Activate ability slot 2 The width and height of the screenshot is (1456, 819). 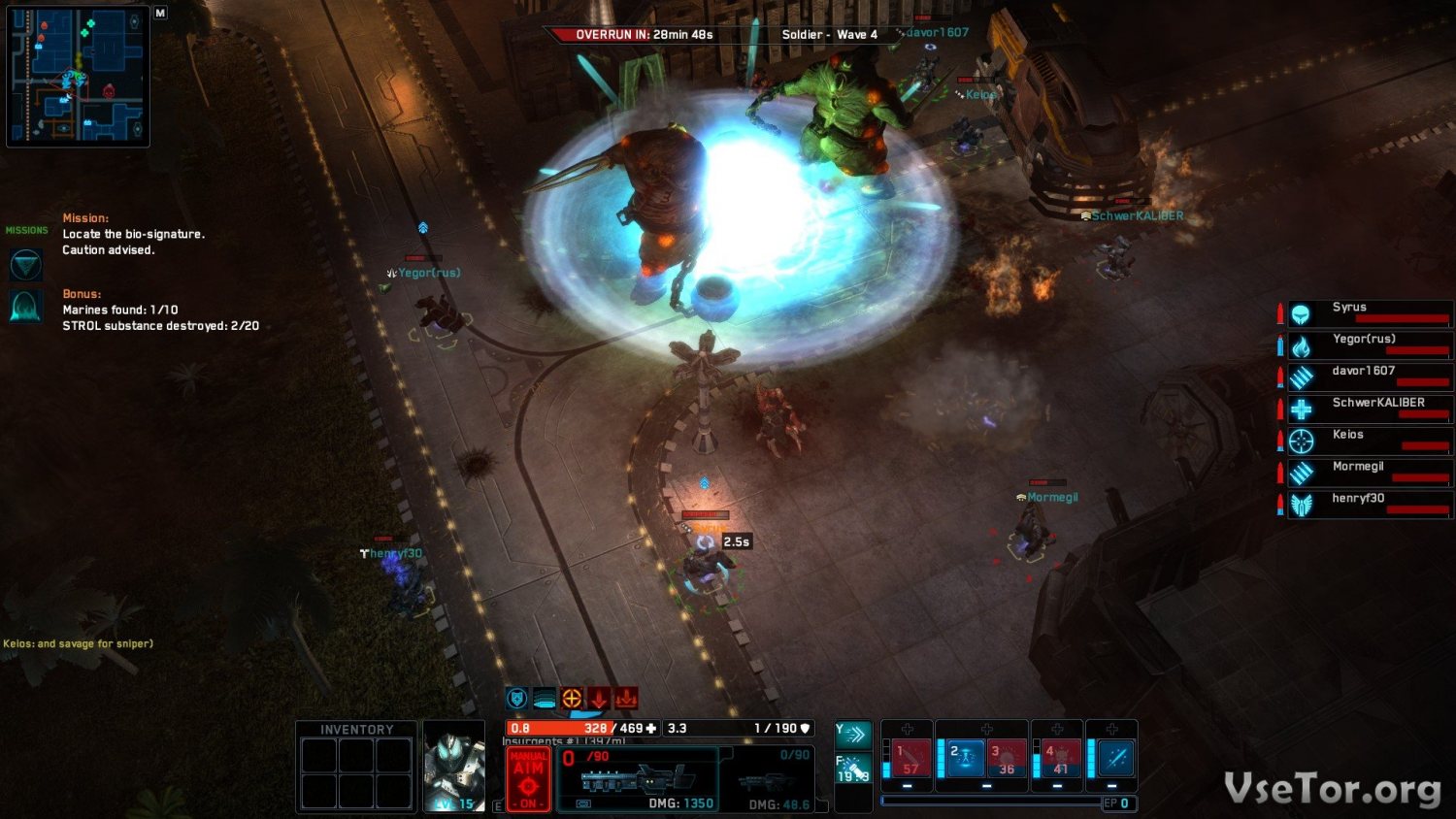point(965,758)
